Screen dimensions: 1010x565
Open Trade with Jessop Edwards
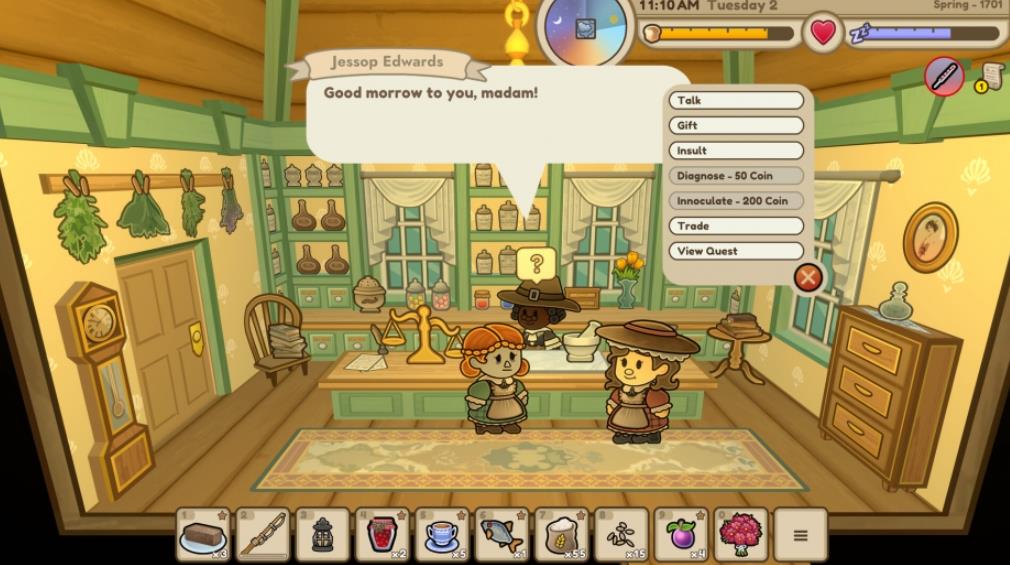coord(736,226)
